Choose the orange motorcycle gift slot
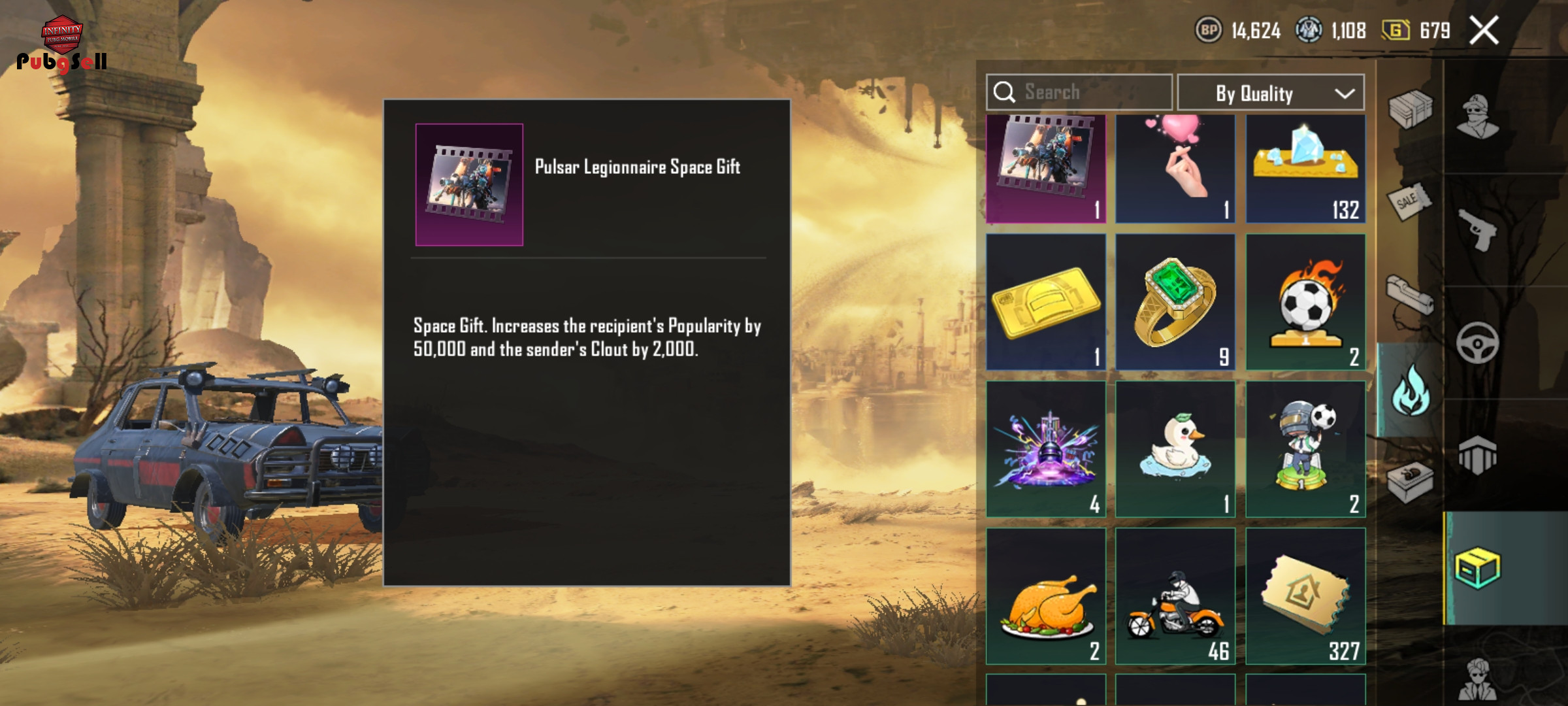 coord(1175,596)
